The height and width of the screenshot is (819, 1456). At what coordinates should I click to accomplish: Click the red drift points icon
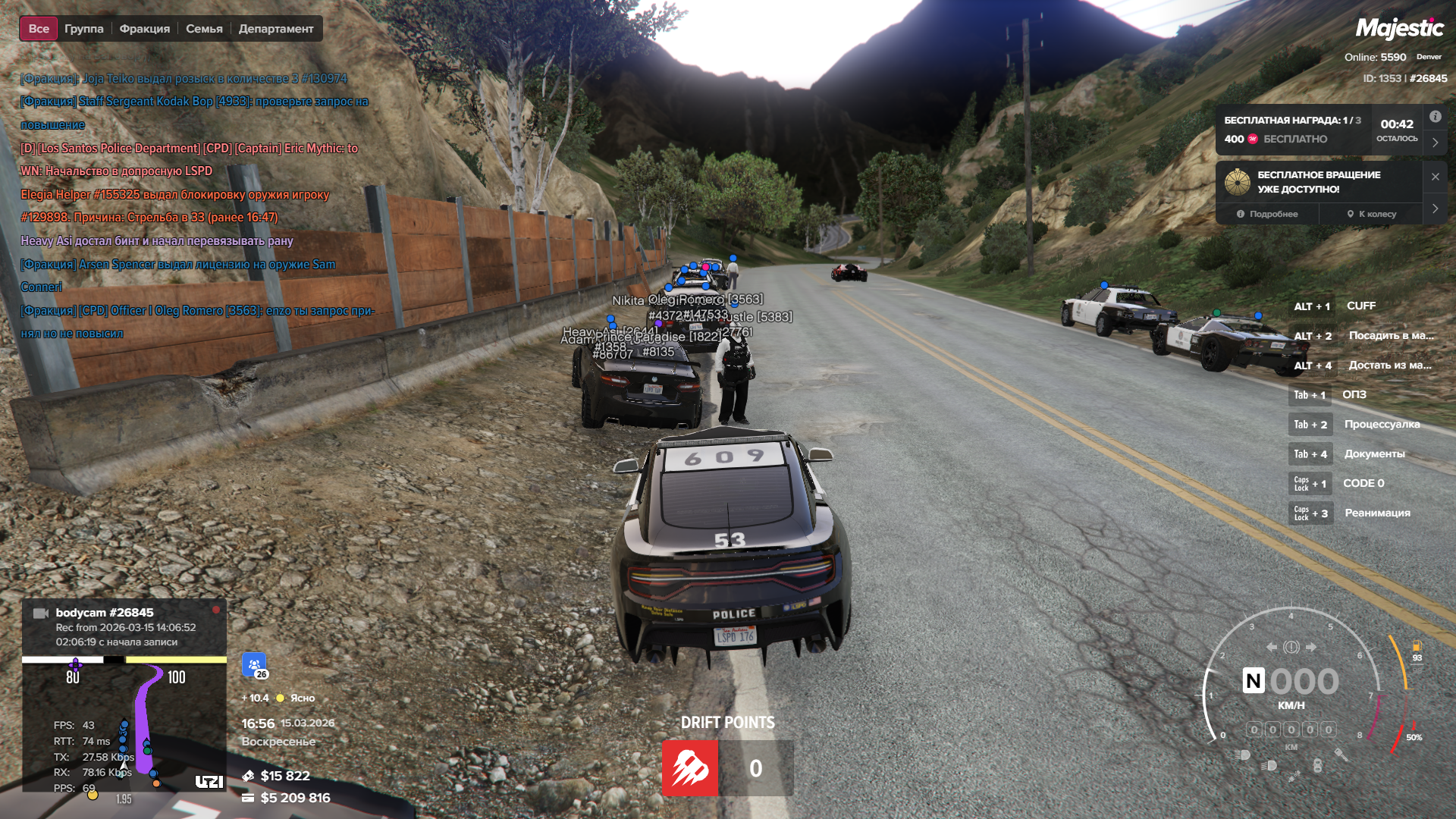[690, 768]
